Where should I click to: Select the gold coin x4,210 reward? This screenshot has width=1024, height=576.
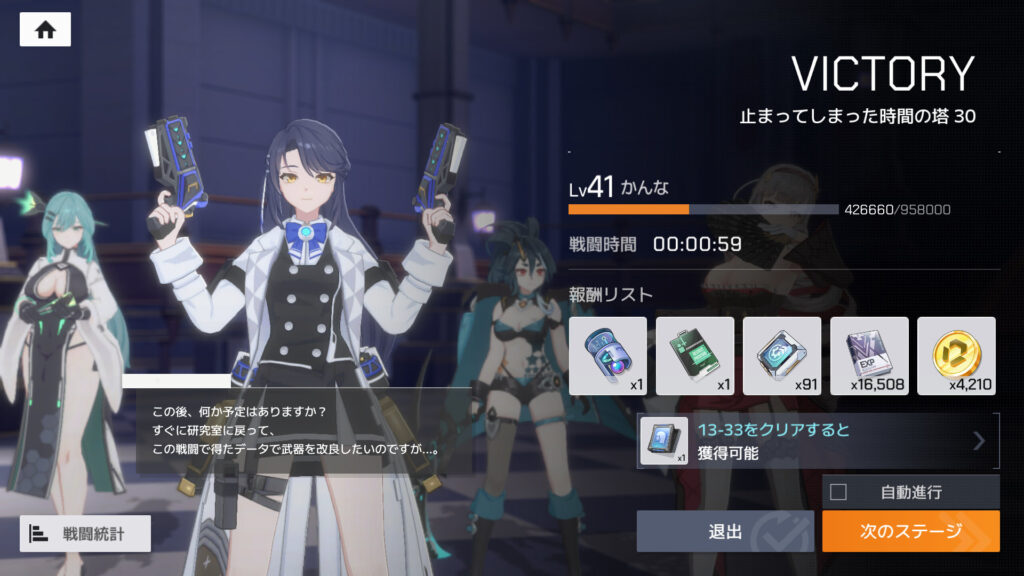pyautogui.click(x=956, y=356)
